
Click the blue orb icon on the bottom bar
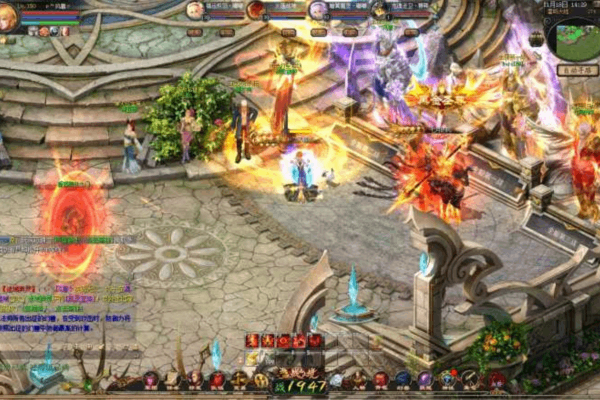point(403,380)
